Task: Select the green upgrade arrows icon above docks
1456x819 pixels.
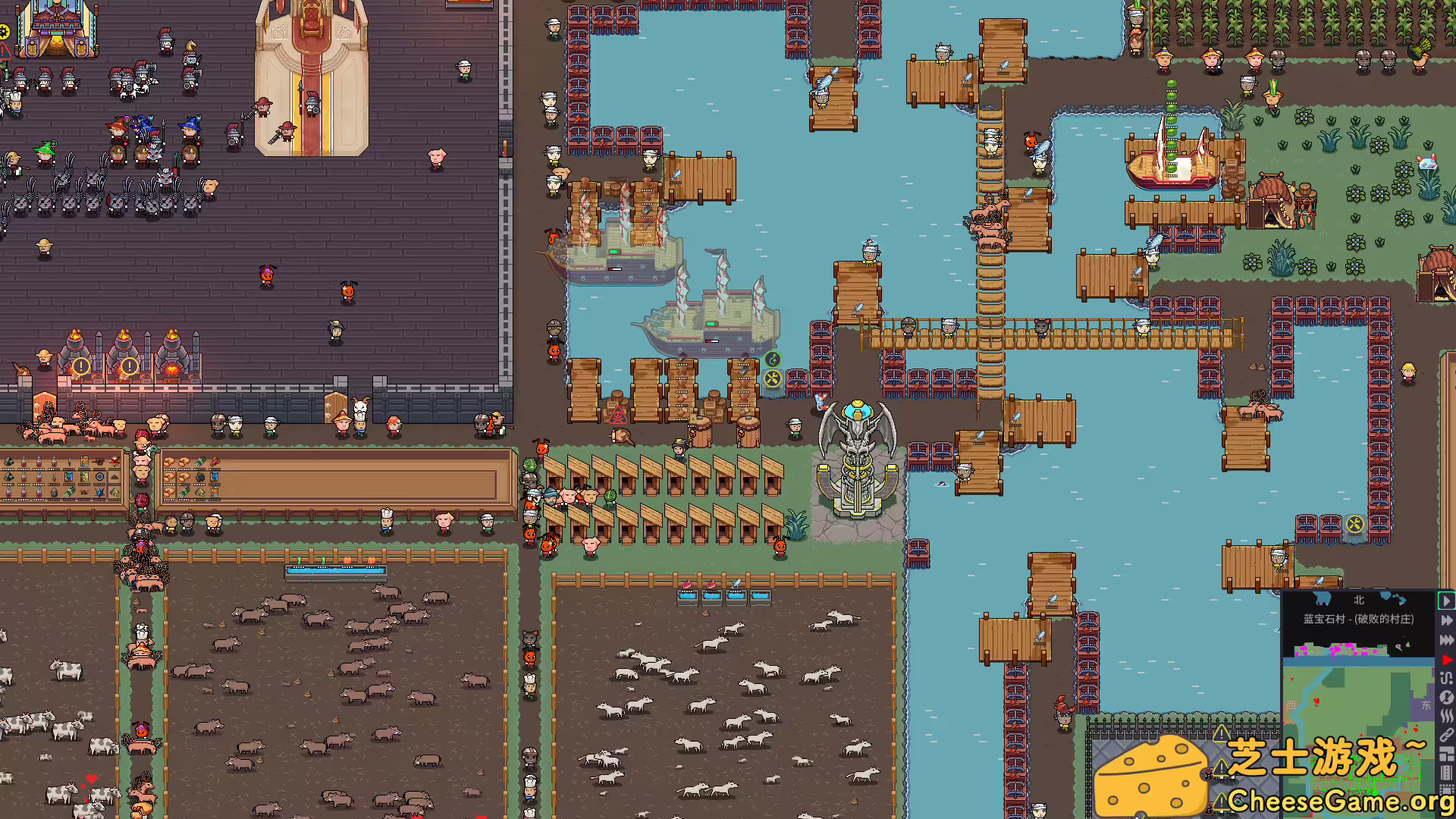Action: [x=773, y=359]
